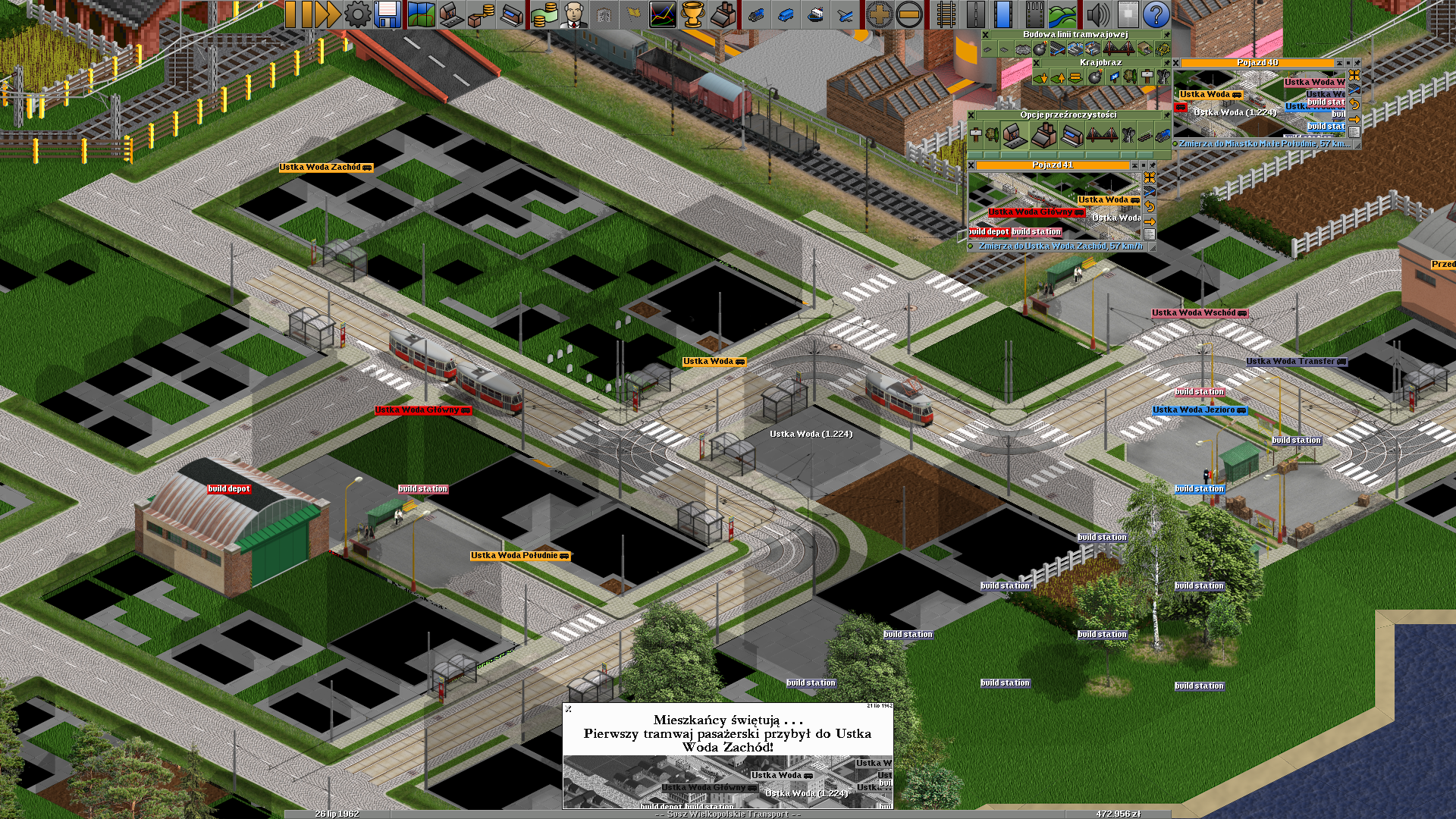
Task: Open the help question mark menu
Action: tap(1156, 14)
